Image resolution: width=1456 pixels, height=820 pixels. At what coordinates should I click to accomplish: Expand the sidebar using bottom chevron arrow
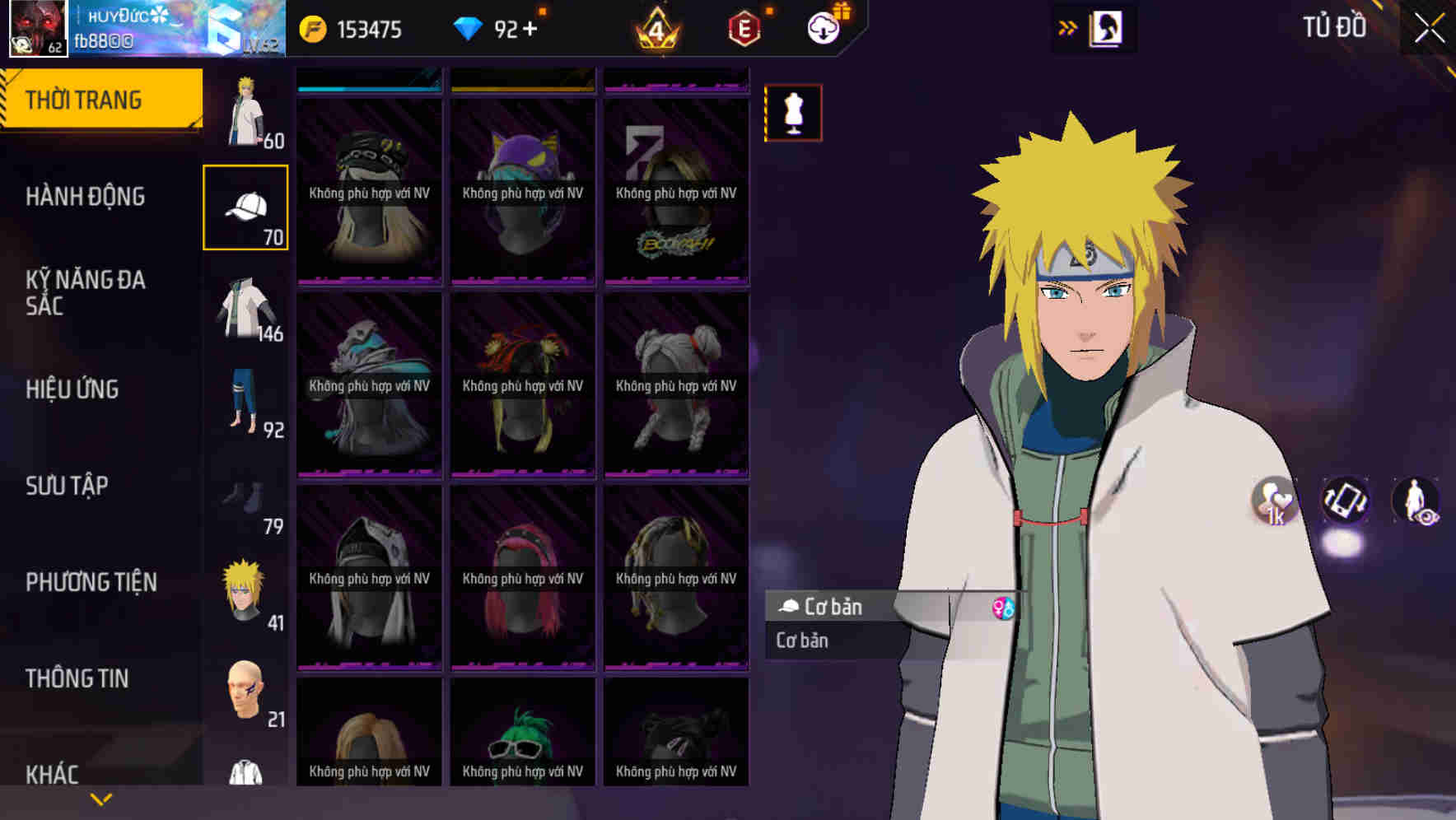[x=100, y=799]
